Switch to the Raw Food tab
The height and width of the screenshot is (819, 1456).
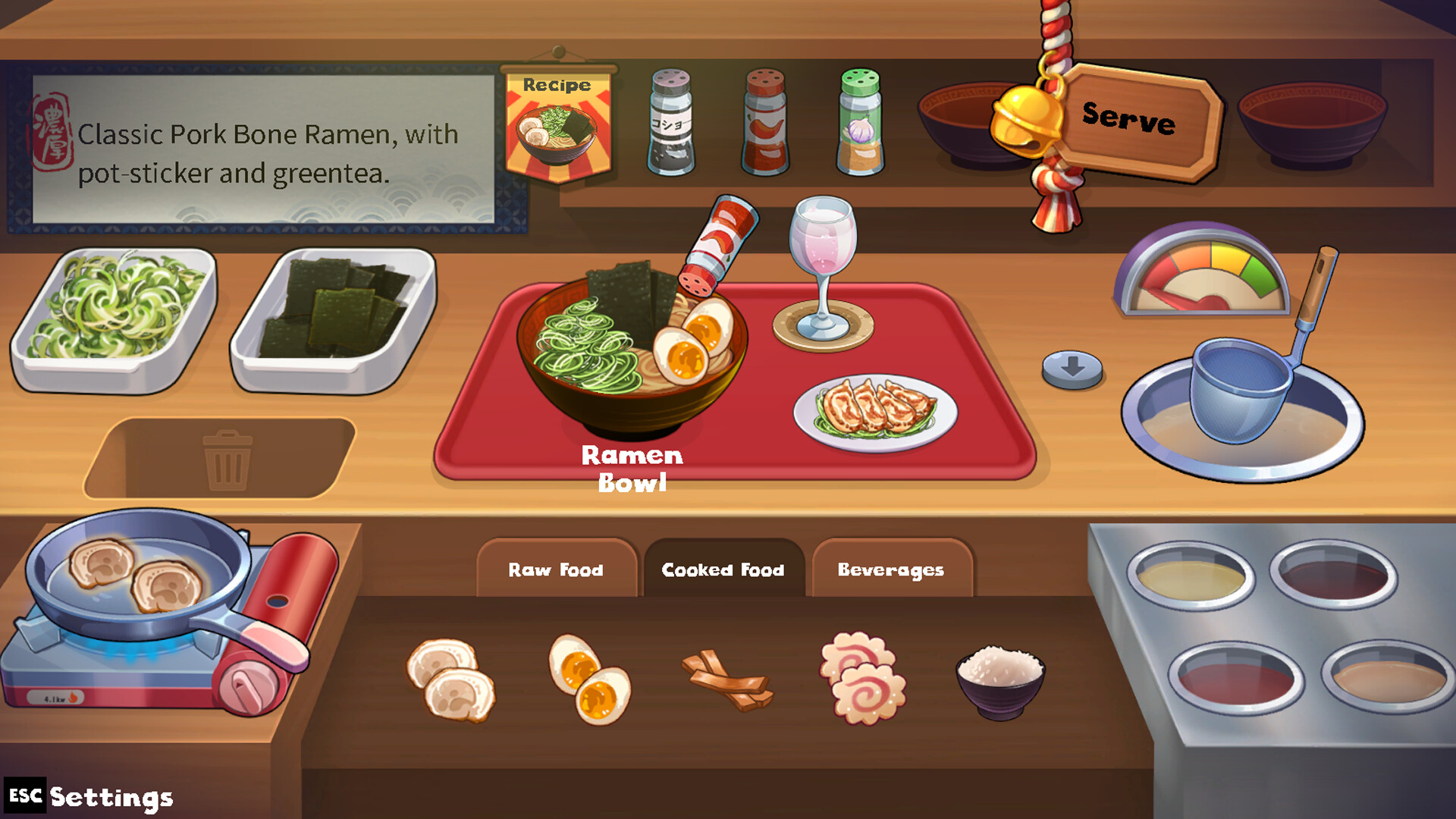[556, 570]
